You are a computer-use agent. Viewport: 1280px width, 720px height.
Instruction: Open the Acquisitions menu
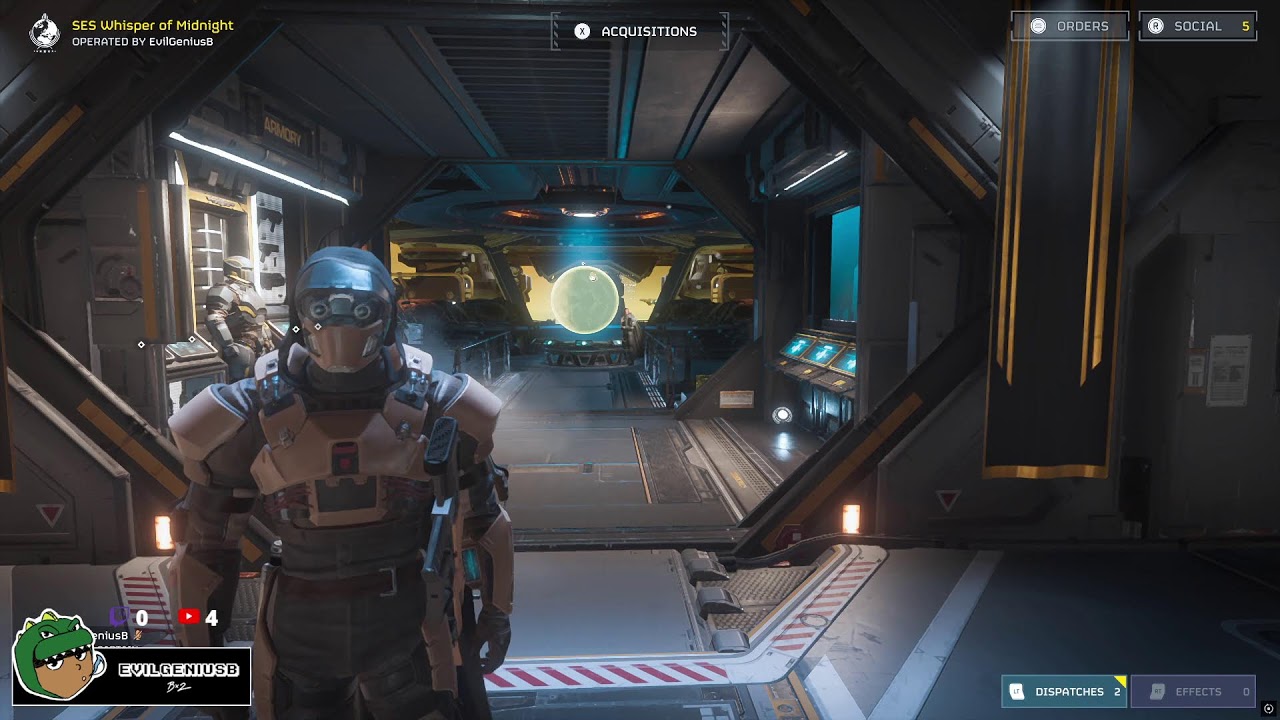pos(638,31)
